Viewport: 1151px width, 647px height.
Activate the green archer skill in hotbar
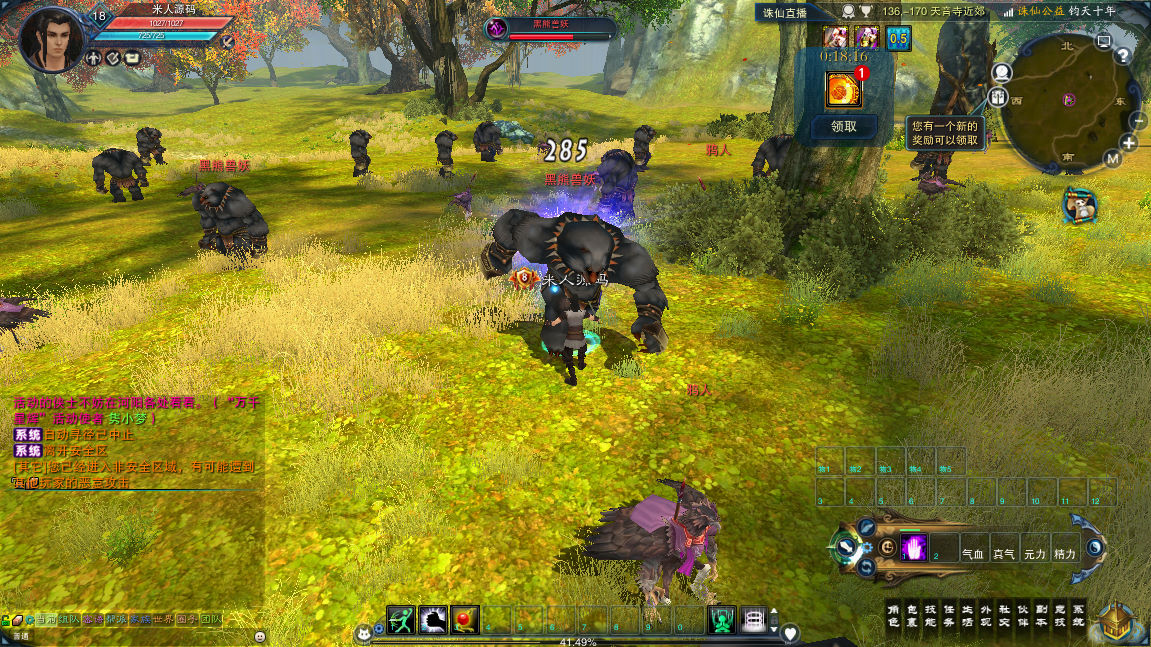click(401, 620)
